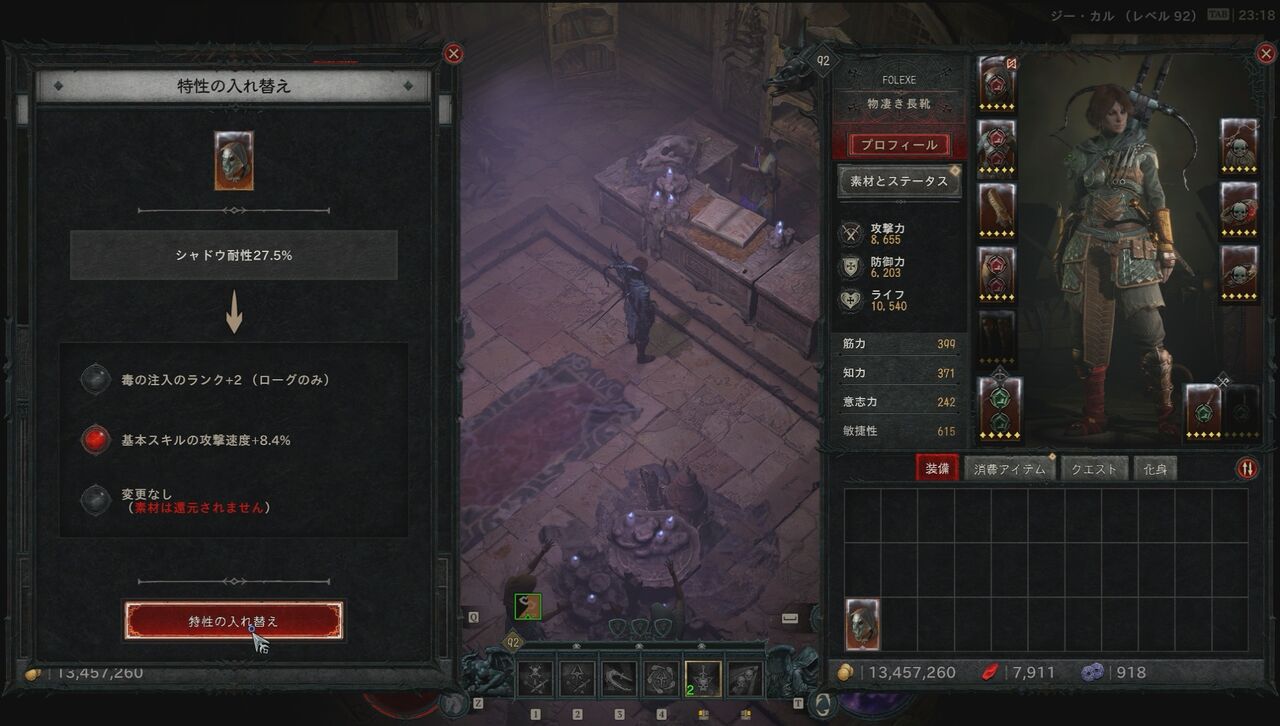
Task: Close the enchant panel on the left
Action: [x=453, y=54]
